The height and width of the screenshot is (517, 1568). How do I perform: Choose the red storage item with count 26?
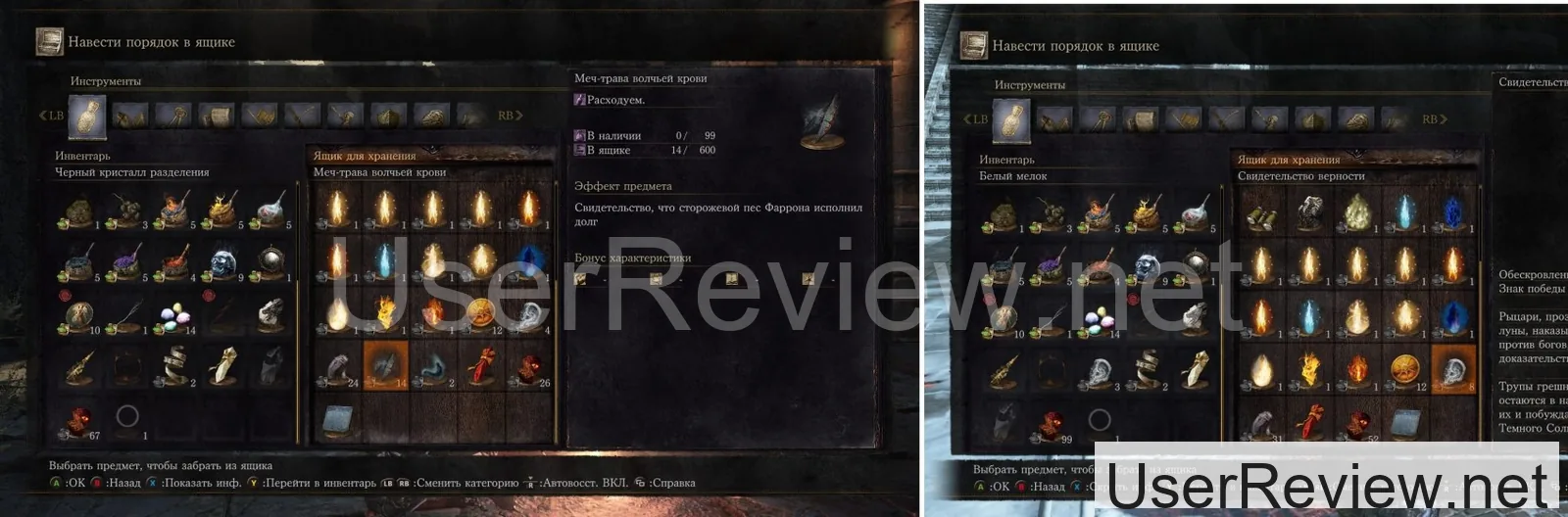pyautogui.click(x=530, y=365)
